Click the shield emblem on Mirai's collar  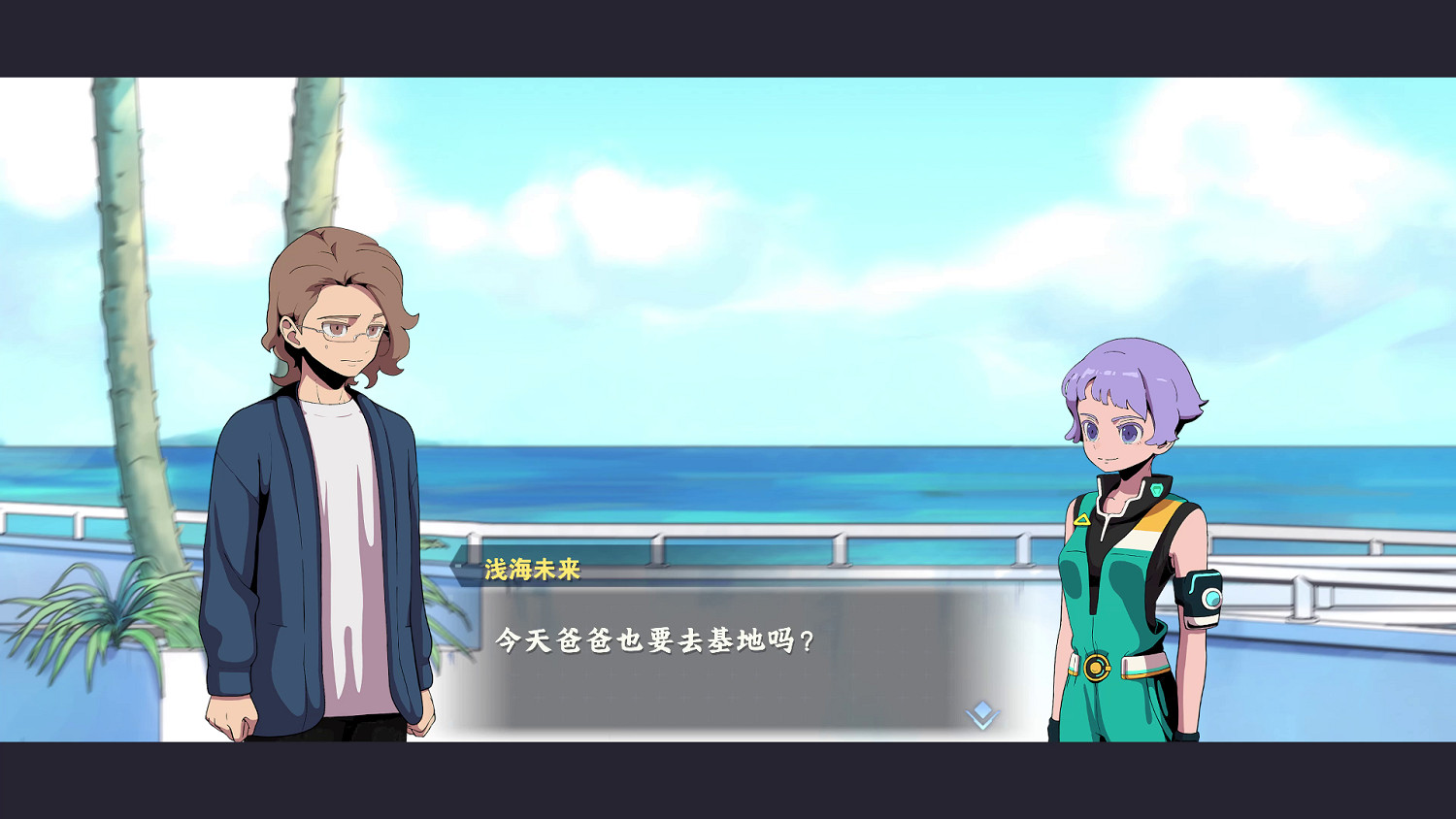click(1156, 490)
